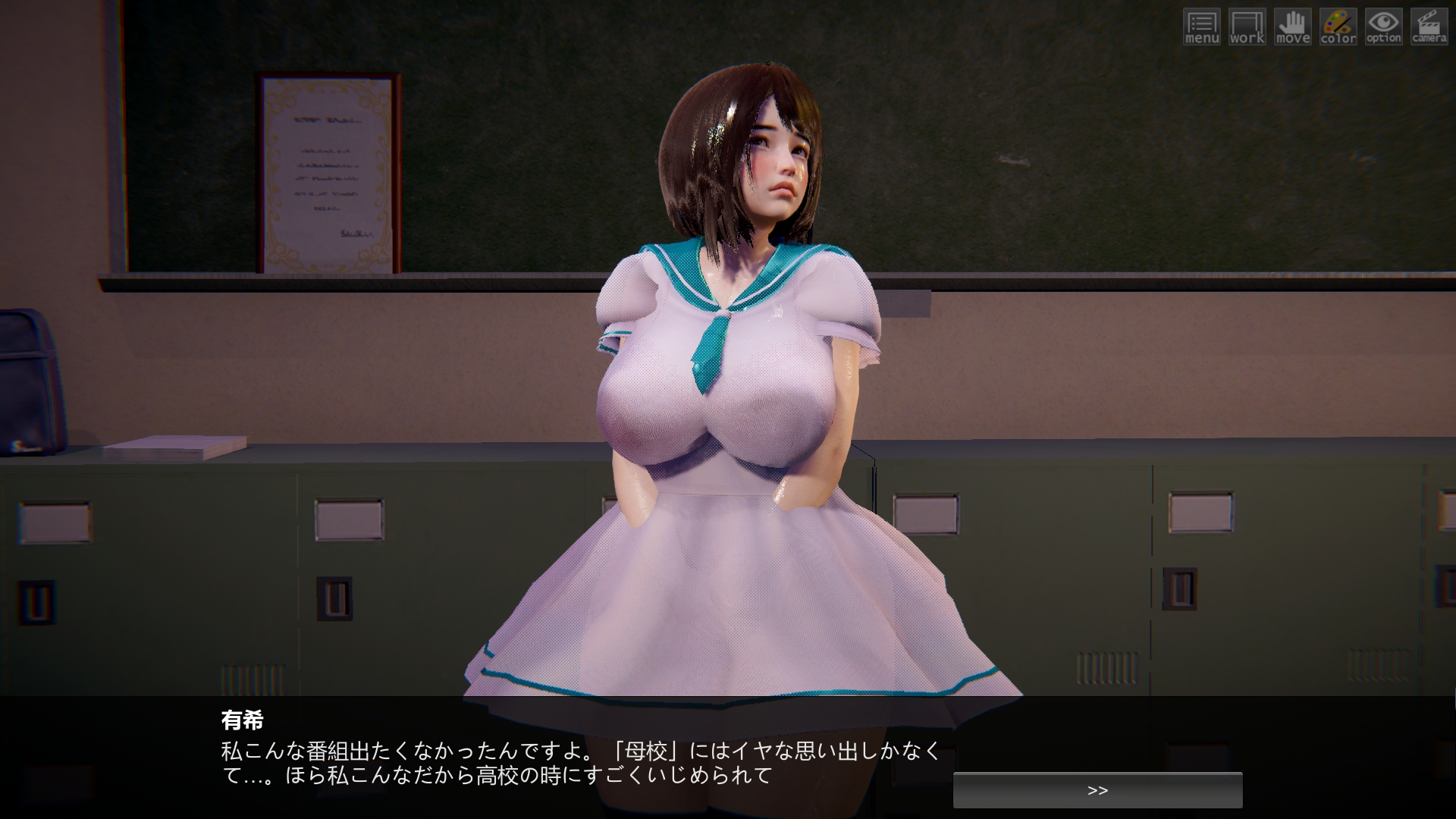Activate the move hand tool

(1292, 27)
